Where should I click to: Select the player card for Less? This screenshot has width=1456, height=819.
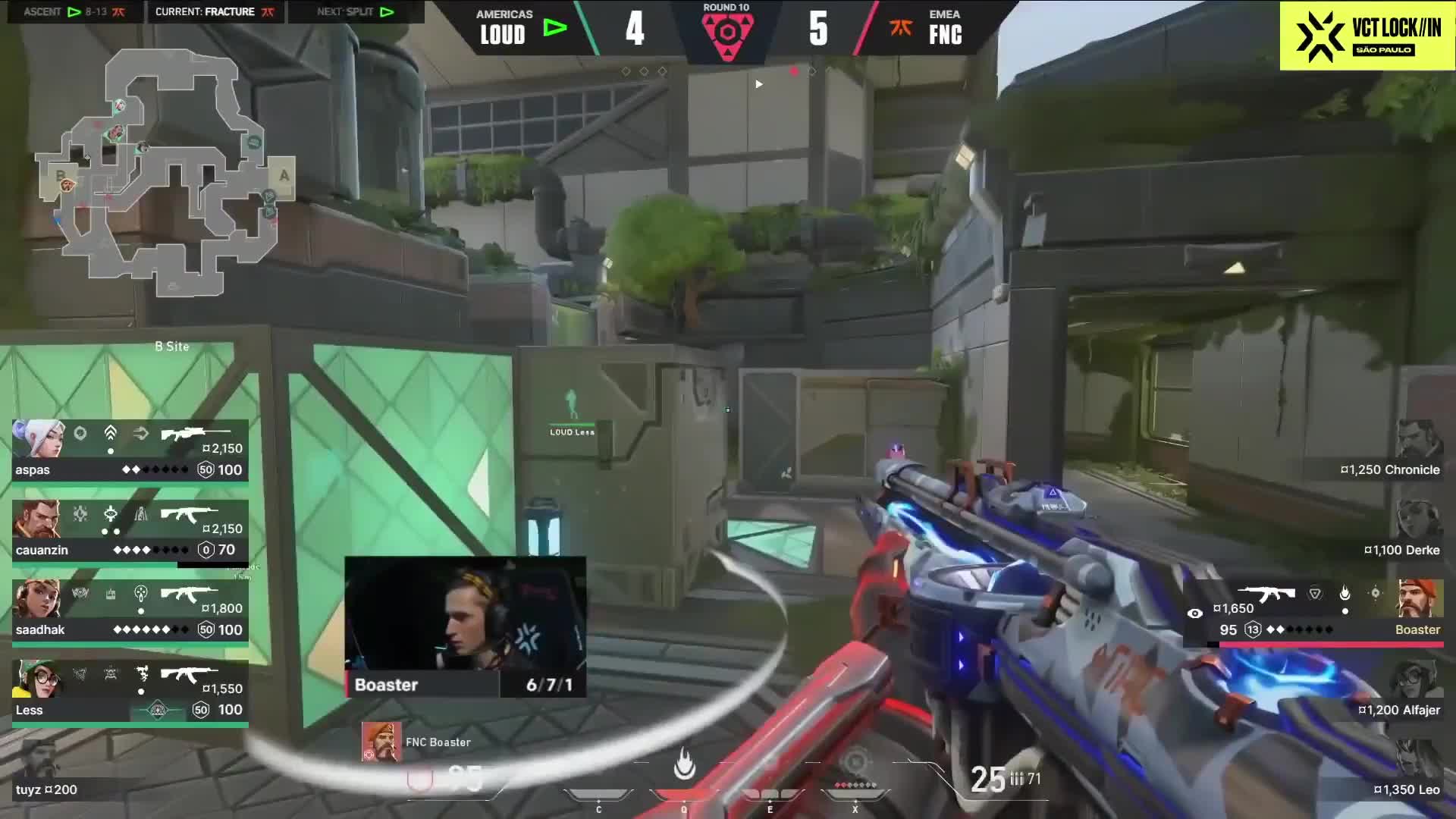pos(130,692)
